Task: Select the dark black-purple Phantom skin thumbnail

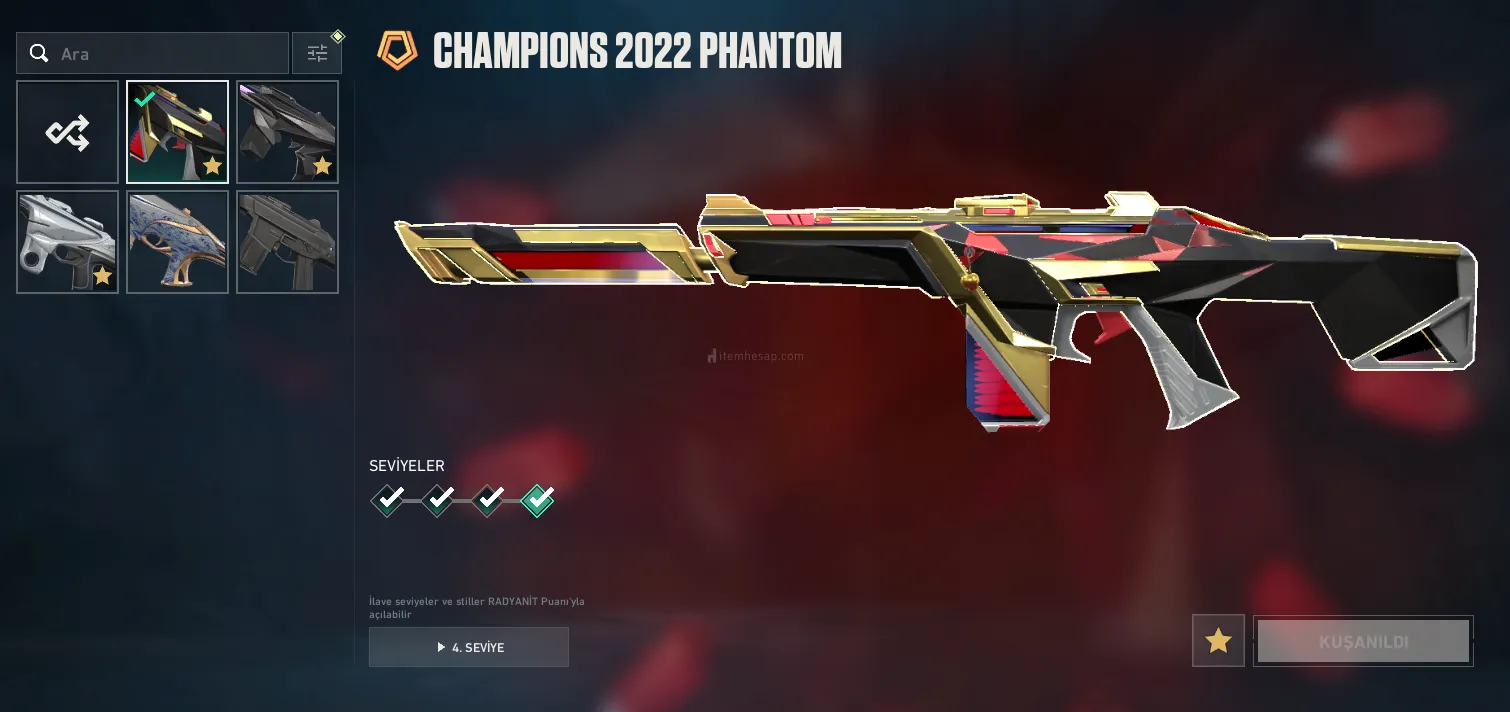Action: 288,132
